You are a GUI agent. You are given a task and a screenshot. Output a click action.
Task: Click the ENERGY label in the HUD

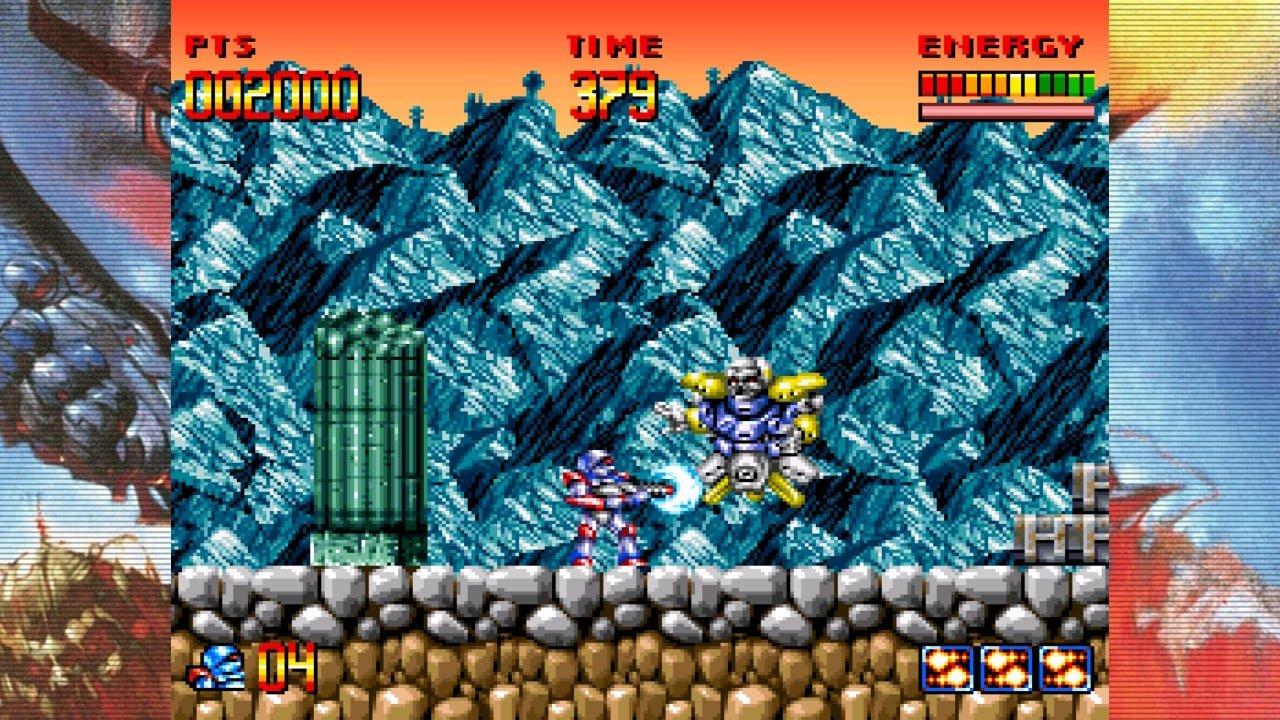[1000, 45]
